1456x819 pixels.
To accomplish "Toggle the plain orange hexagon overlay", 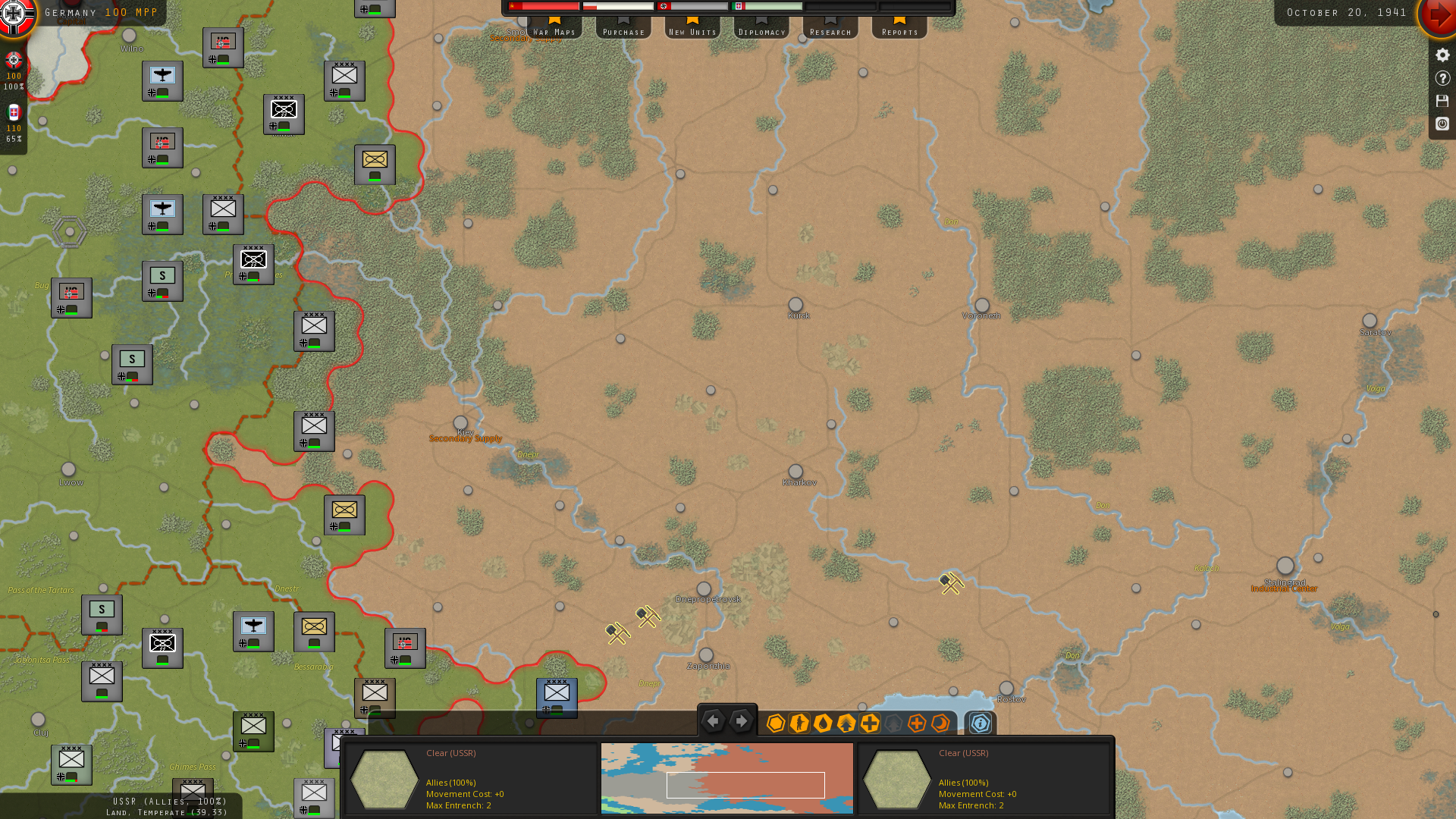I will coord(776,723).
